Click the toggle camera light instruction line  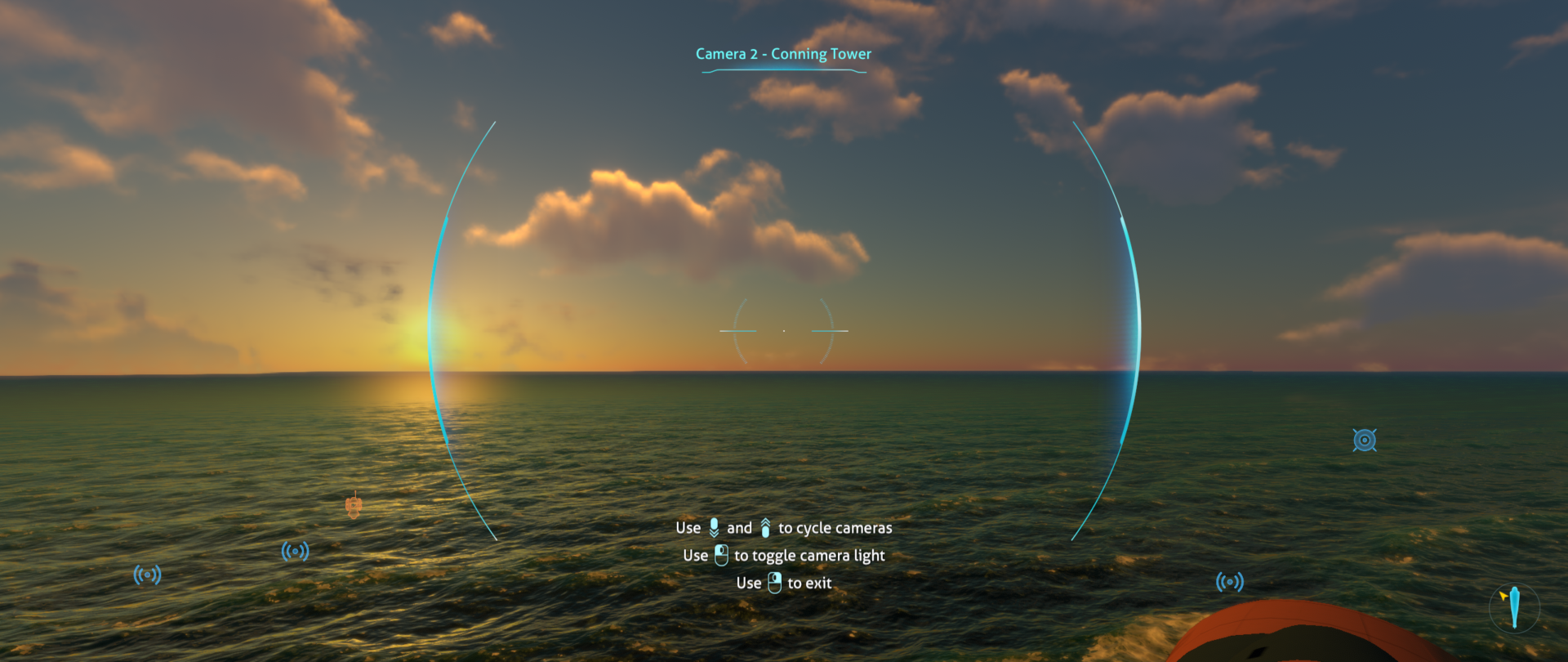tap(784, 555)
